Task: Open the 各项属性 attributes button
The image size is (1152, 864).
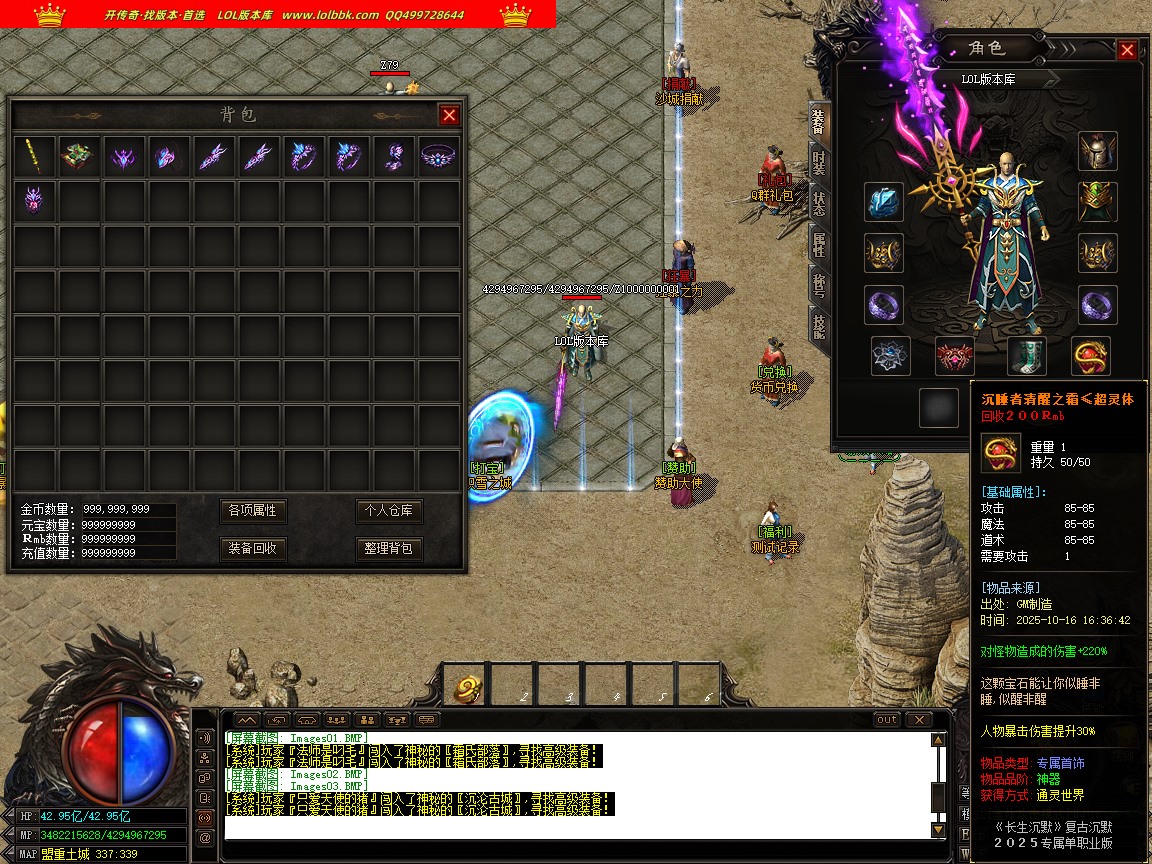Action: pyautogui.click(x=252, y=511)
